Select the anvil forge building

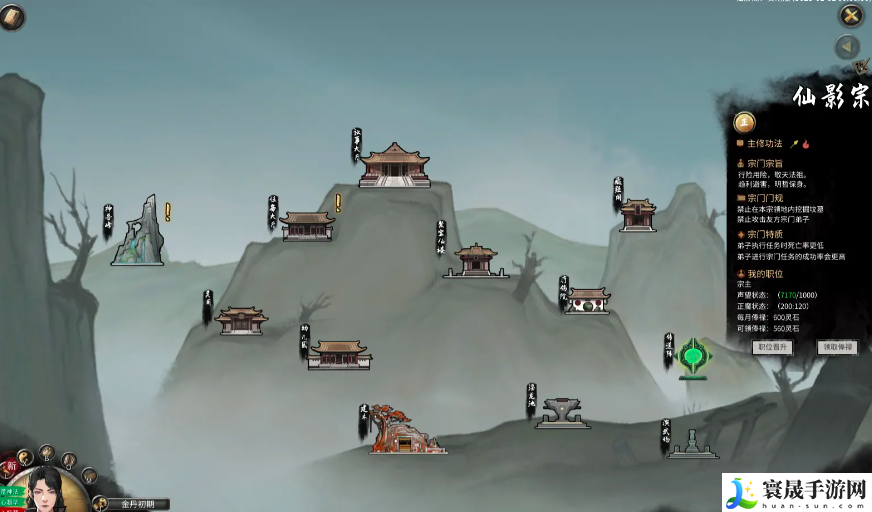[x=562, y=412]
